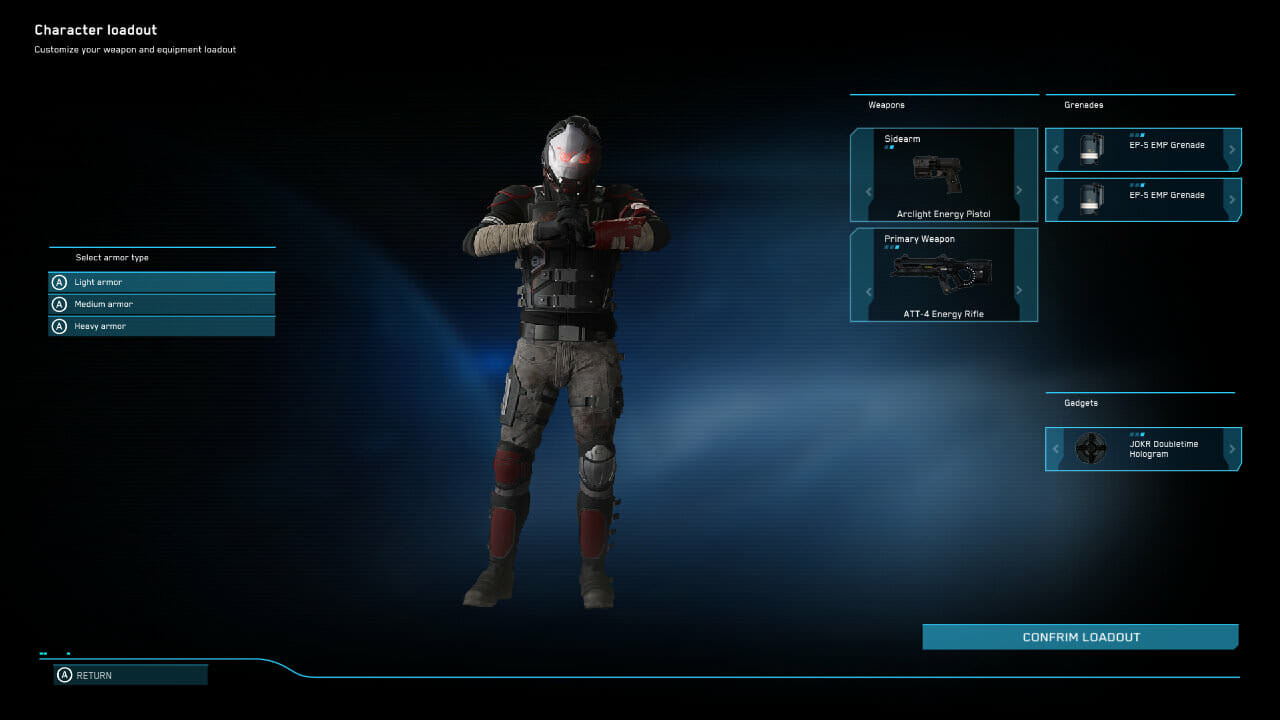Switch primary weapon with left arrow
The width and height of the screenshot is (1280, 720).
(868, 291)
